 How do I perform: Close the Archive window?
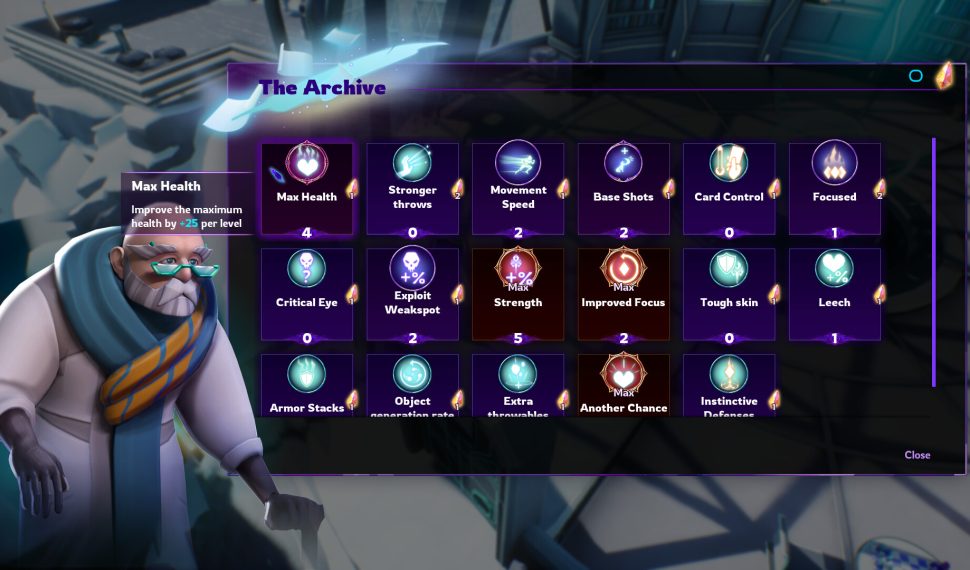pos(917,455)
